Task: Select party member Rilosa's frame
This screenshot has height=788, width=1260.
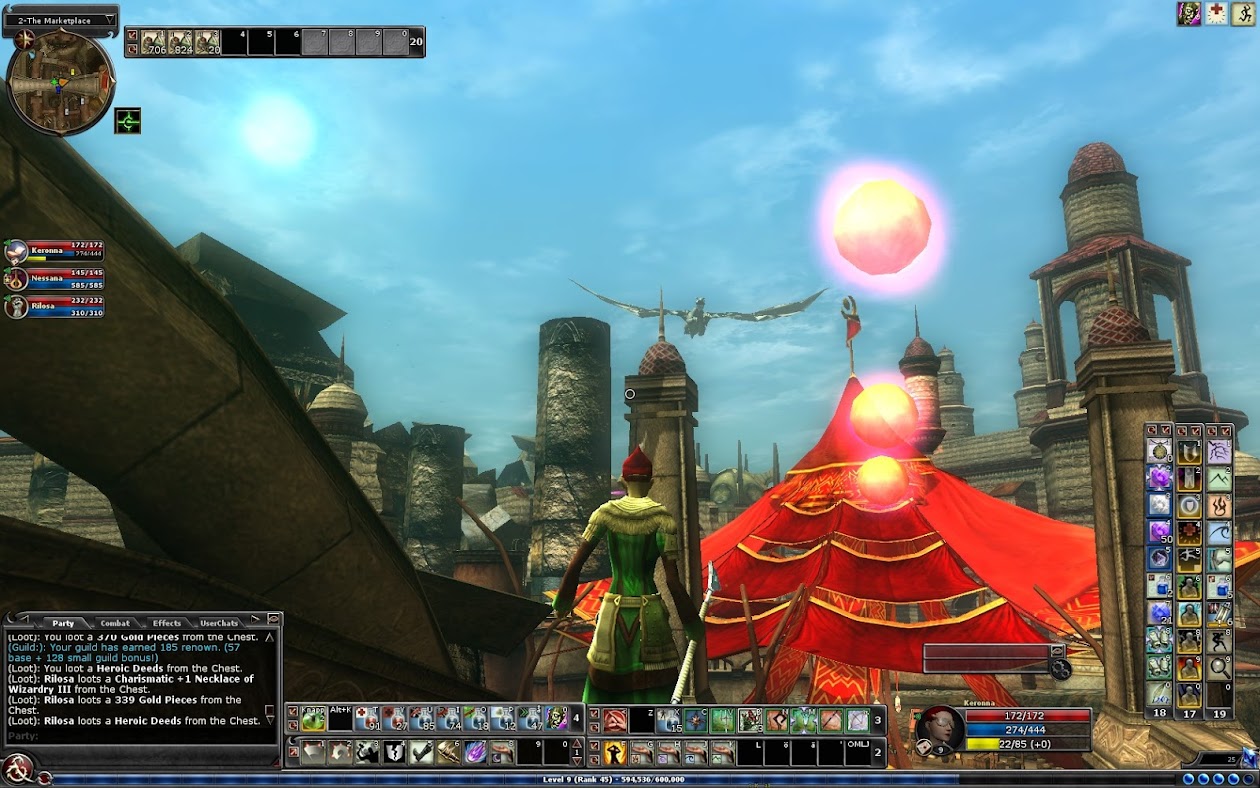Action: click(55, 307)
